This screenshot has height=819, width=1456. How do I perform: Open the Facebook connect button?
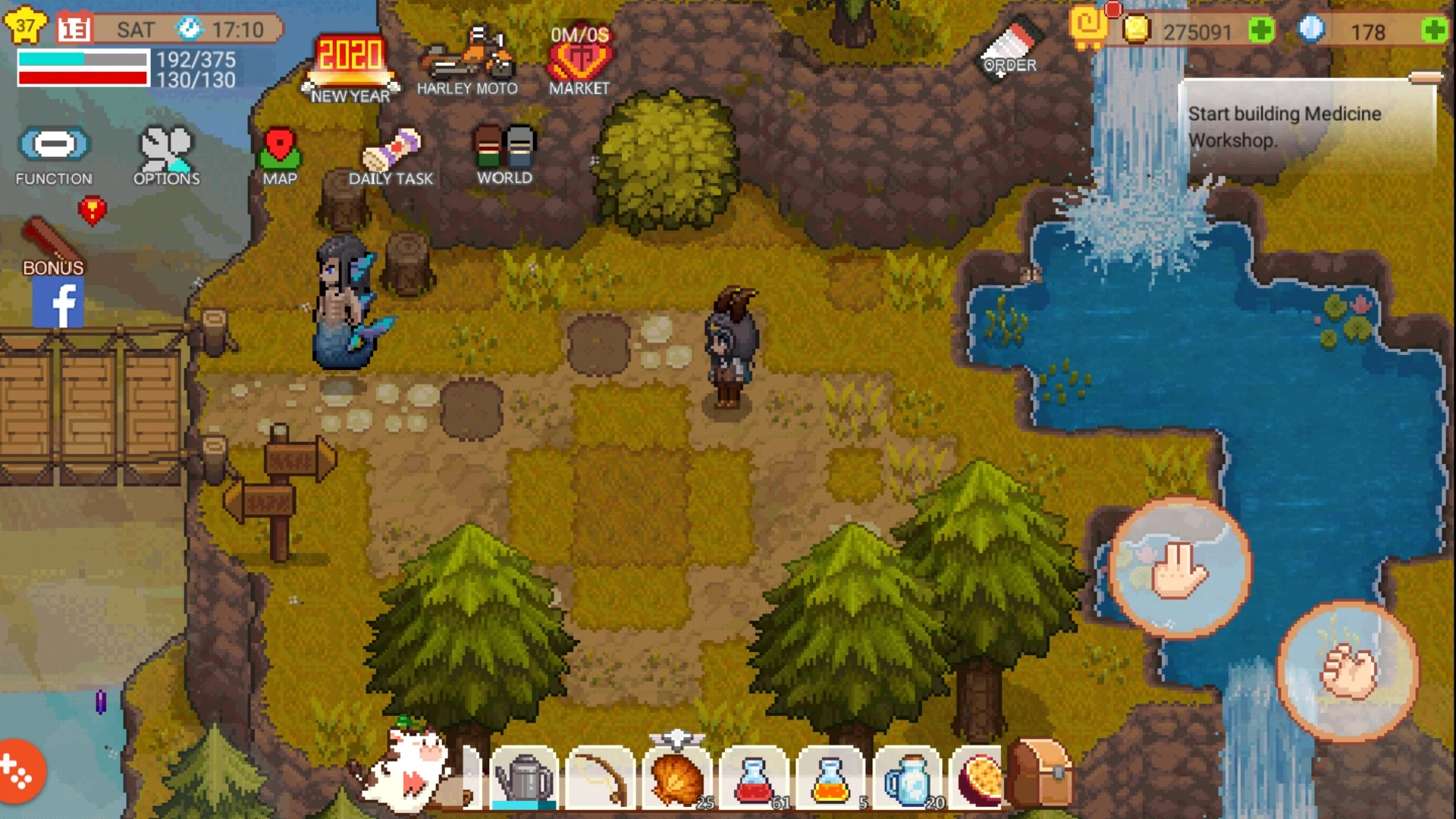pyautogui.click(x=60, y=303)
